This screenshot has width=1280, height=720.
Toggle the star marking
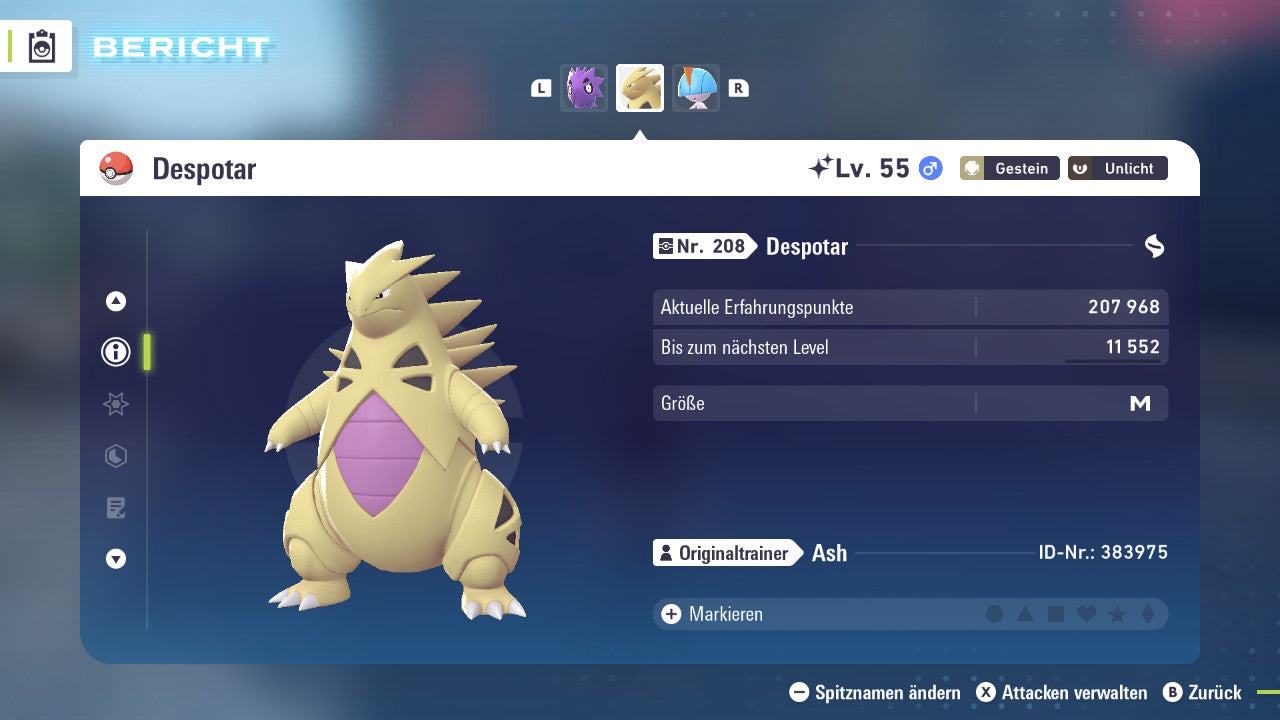(x=1117, y=614)
